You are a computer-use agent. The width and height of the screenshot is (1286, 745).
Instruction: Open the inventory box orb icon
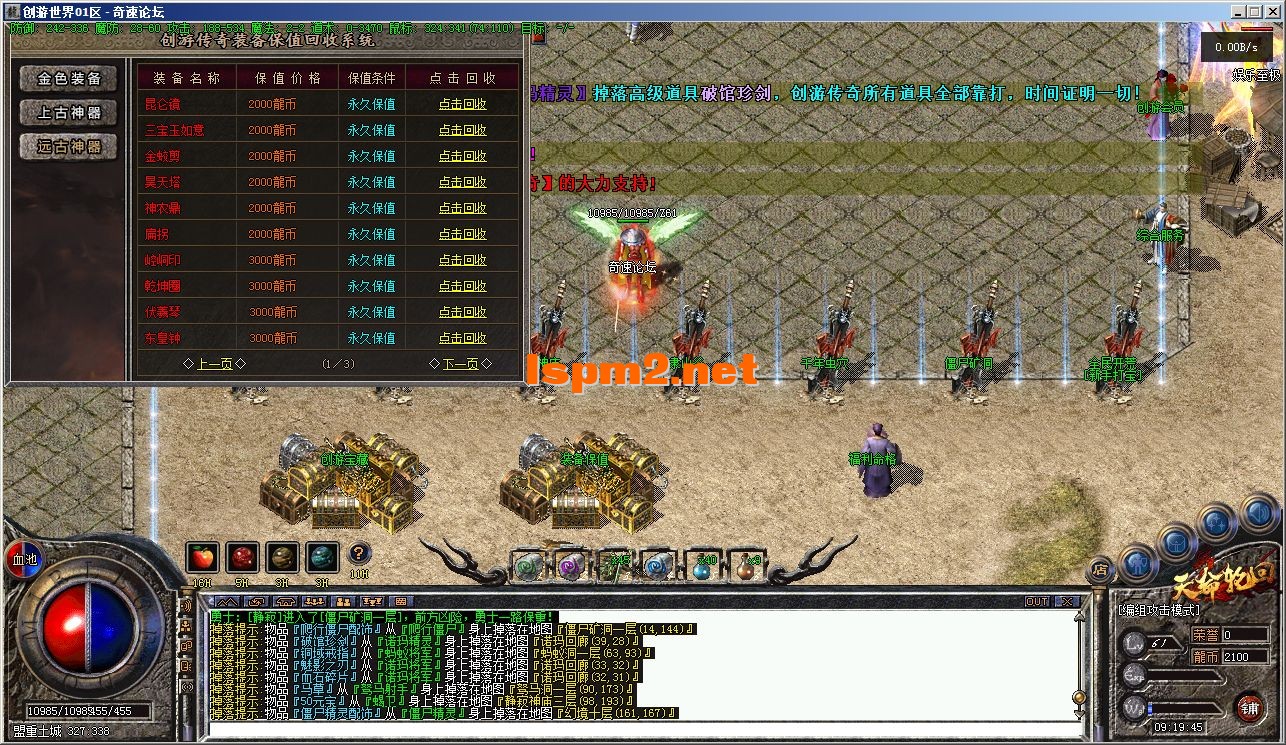point(1175,542)
